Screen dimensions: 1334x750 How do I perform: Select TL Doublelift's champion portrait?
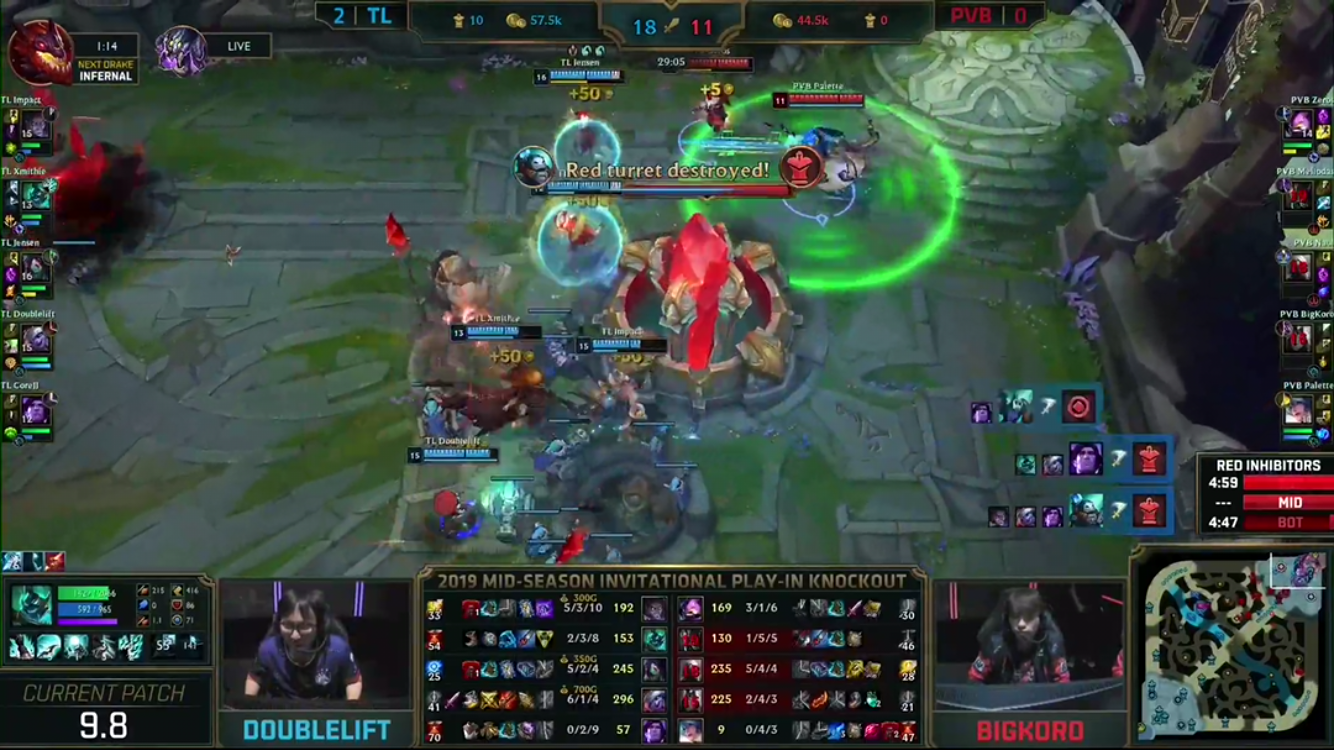coord(35,340)
